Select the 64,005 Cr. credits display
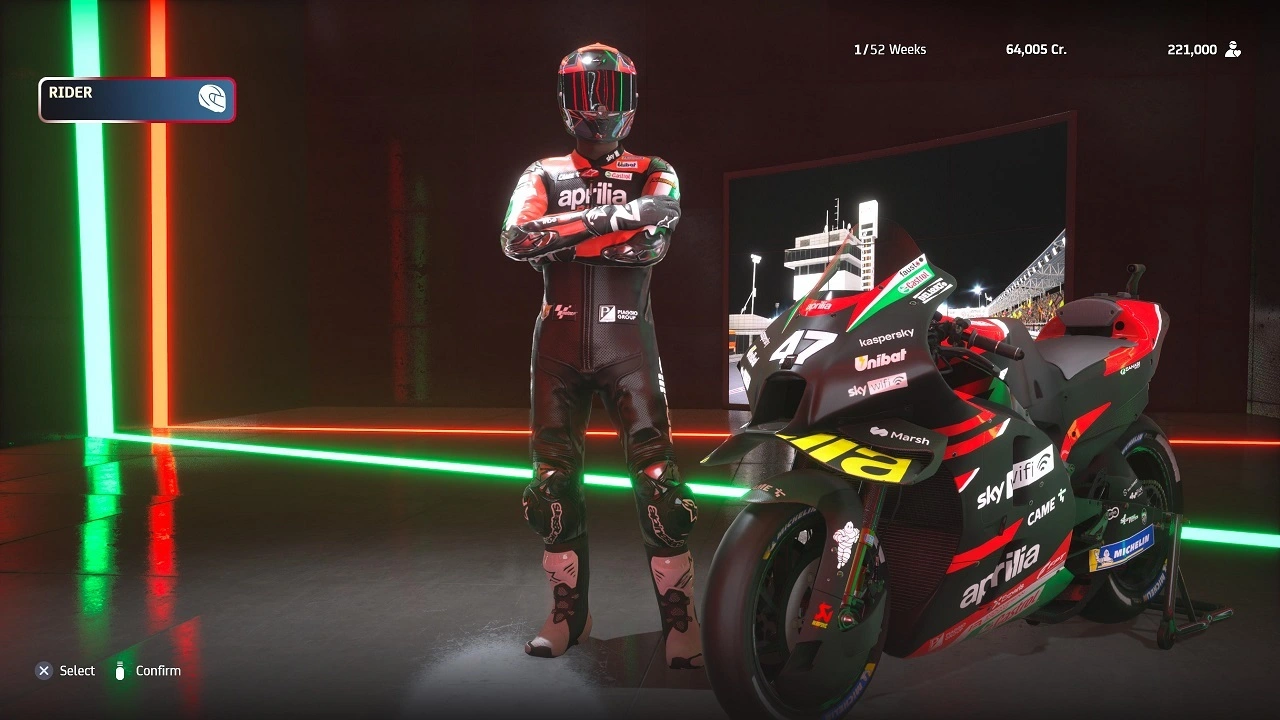Viewport: 1280px width, 720px height. [1035, 48]
